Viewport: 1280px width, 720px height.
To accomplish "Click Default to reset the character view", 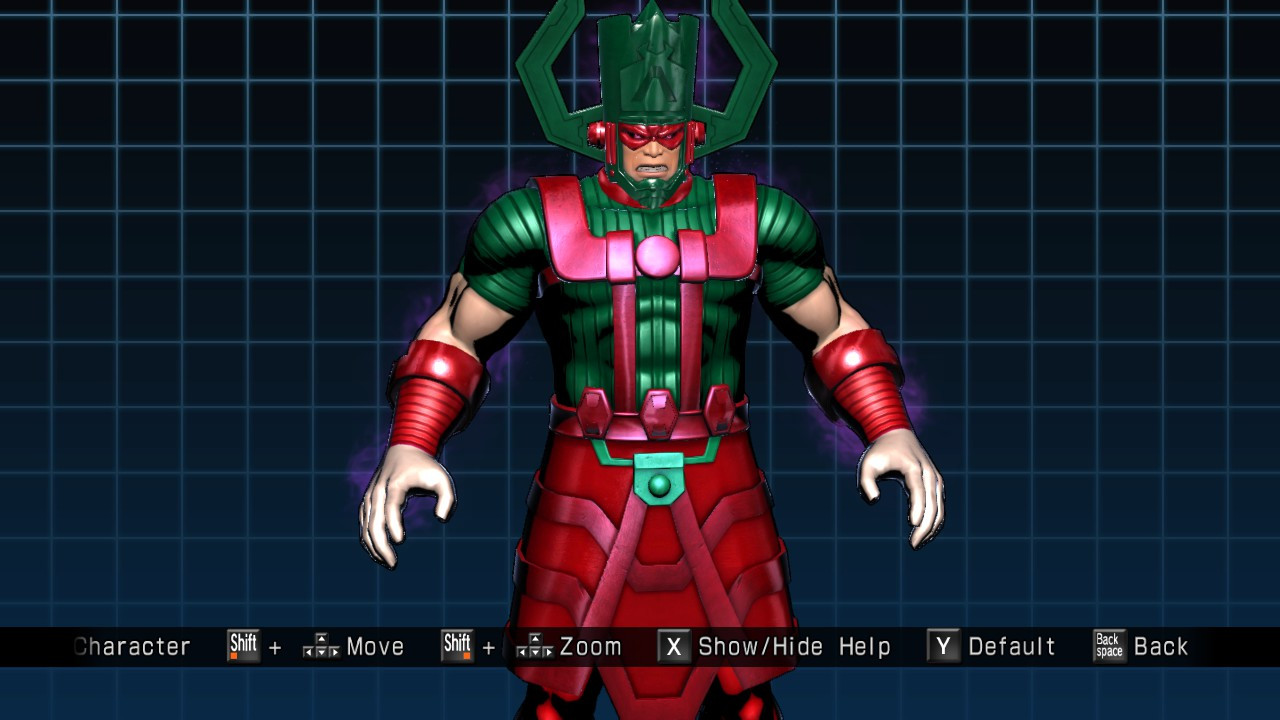I will (x=1012, y=647).
